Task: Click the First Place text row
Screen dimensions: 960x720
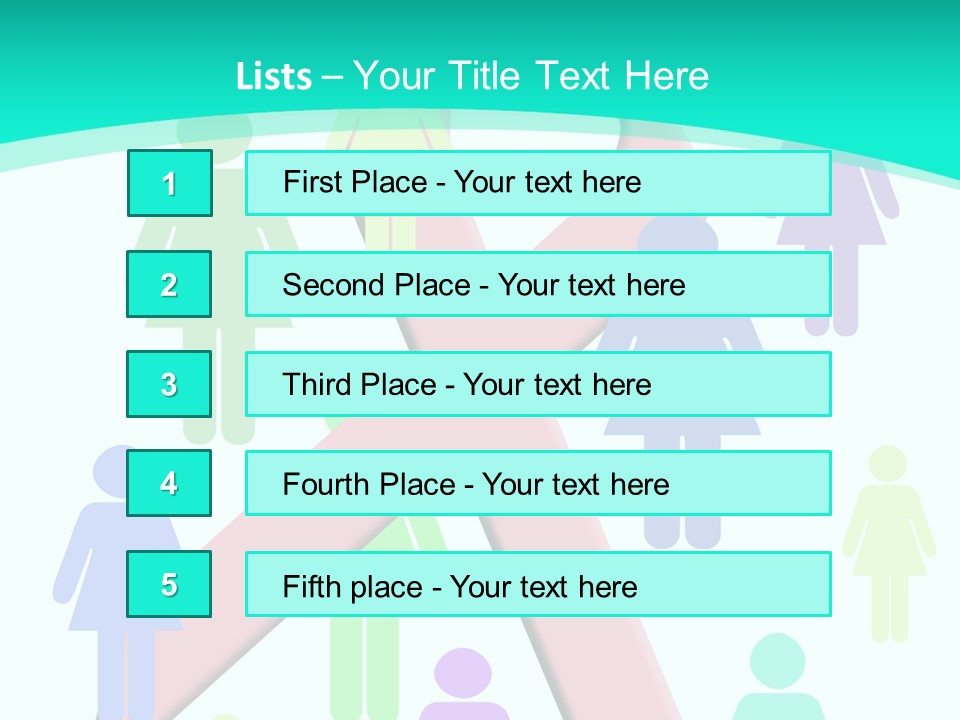Action: tap(538, 183)
